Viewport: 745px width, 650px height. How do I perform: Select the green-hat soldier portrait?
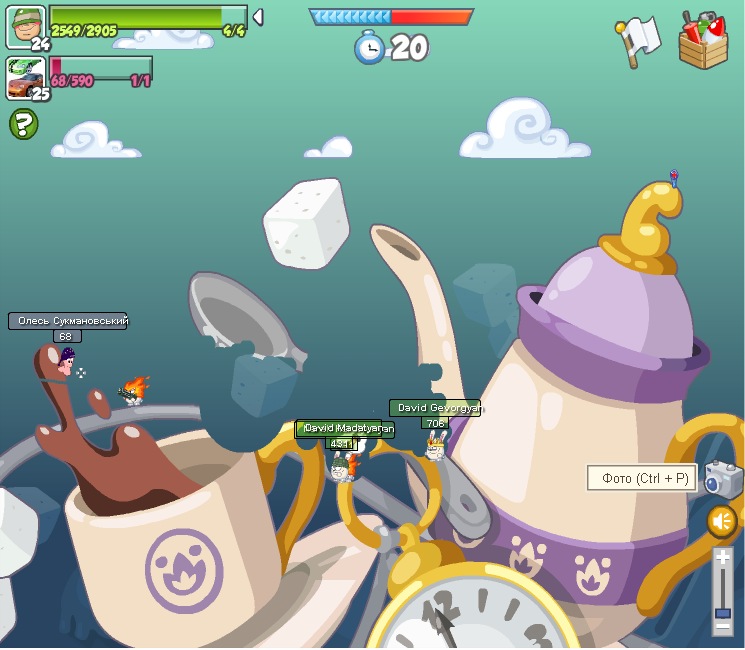[25, 26]
